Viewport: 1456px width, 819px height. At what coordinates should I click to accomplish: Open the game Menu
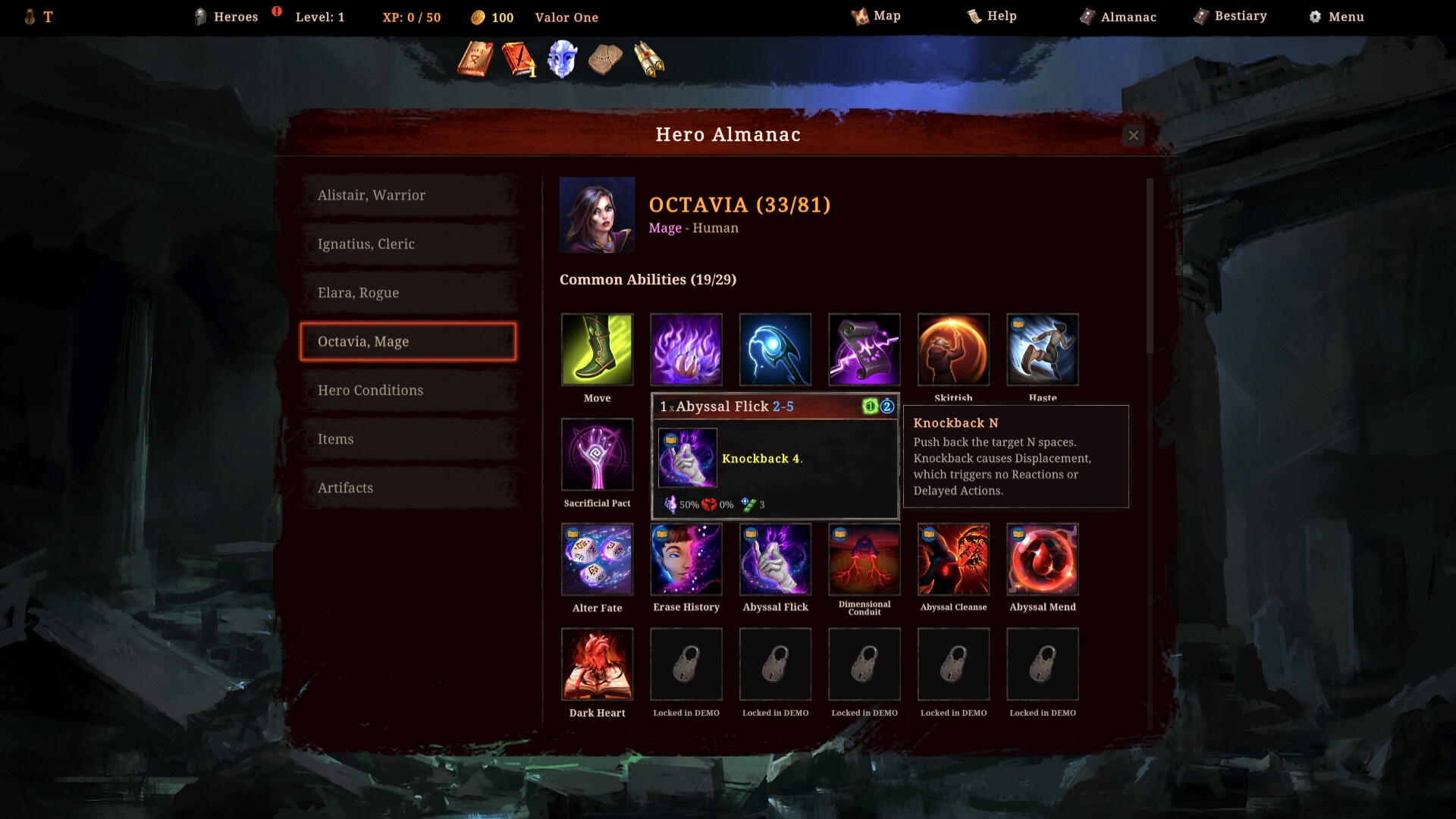(x=1336, y=17)
